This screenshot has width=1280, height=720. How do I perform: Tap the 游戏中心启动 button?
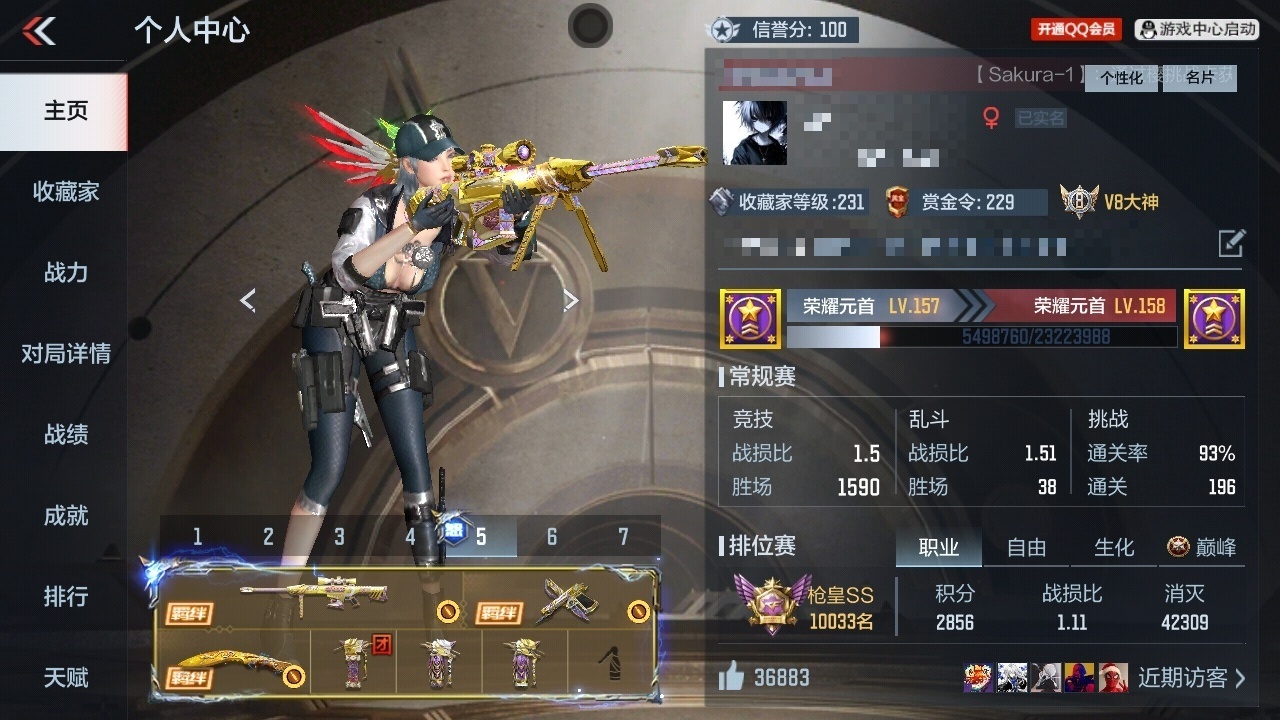click(x=1197, y=30)
